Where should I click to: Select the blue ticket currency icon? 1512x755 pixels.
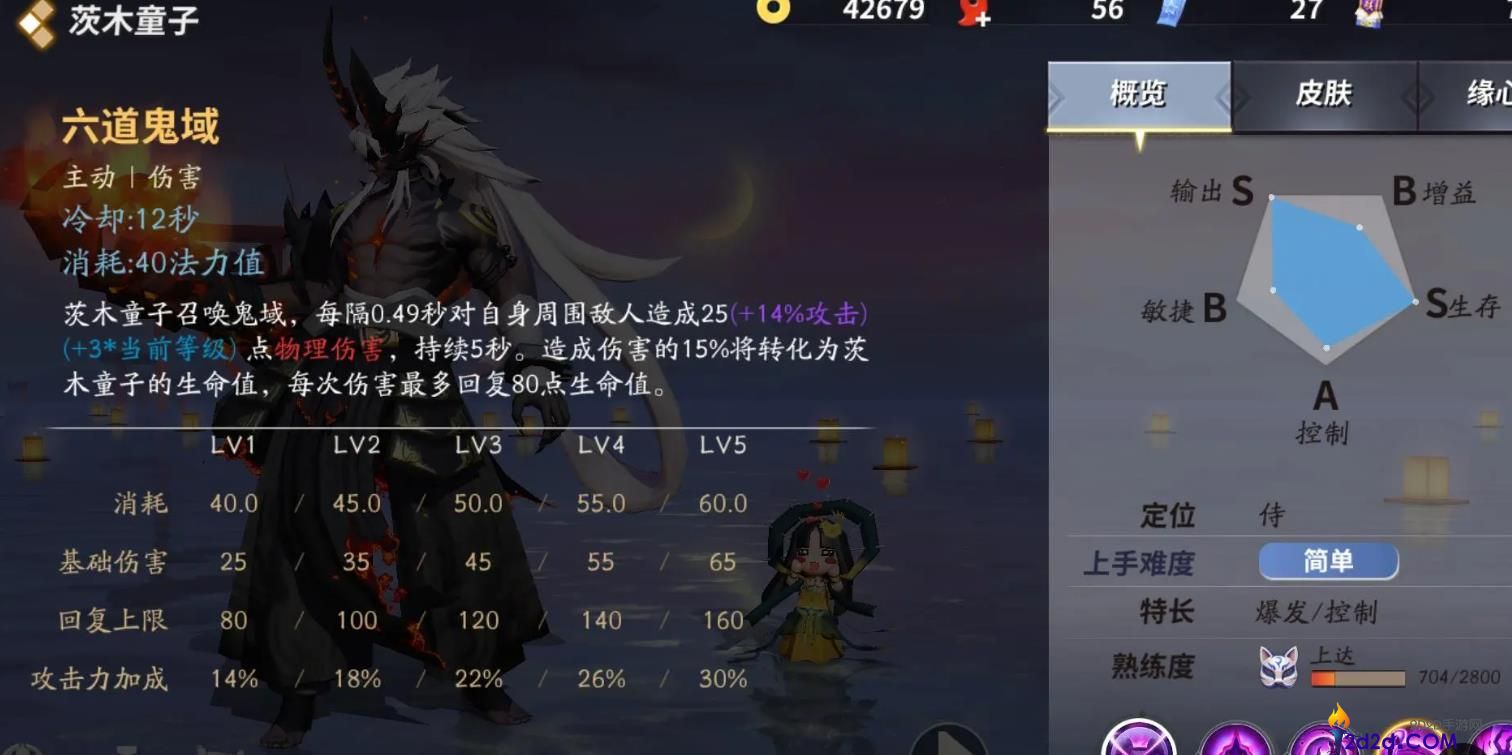click(1168, 14)
